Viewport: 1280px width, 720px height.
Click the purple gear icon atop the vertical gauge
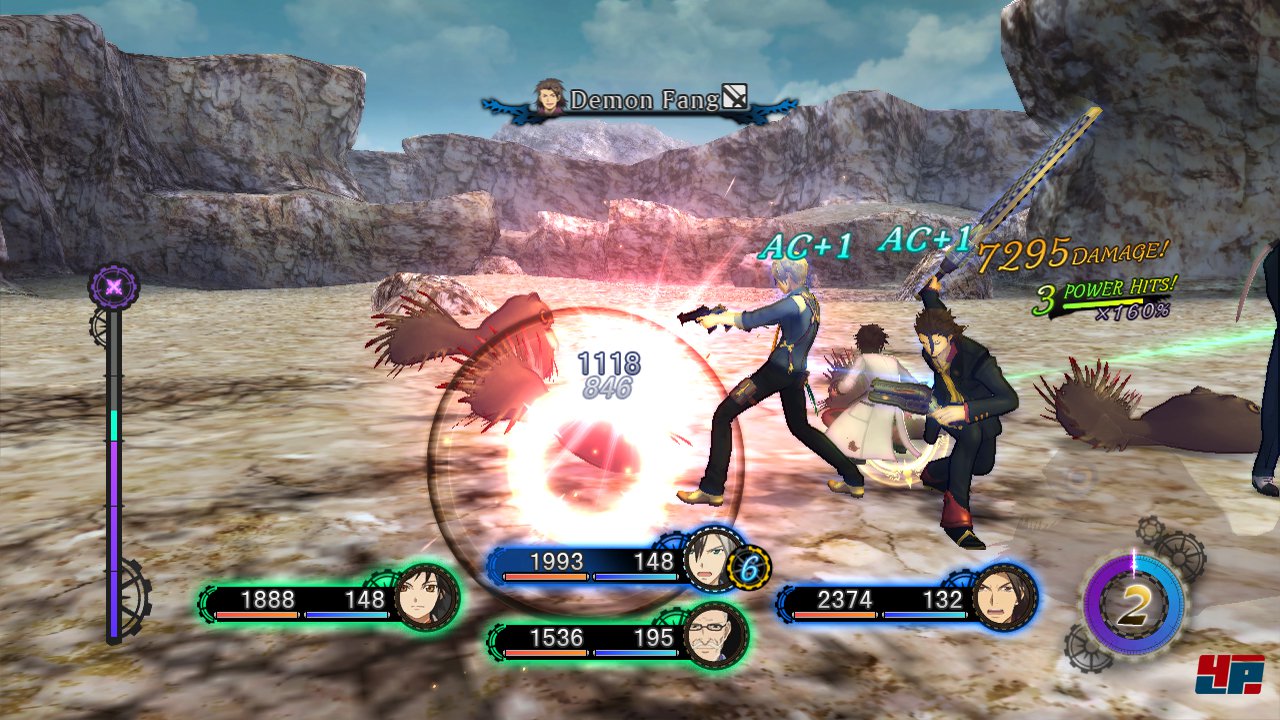(115, 287)
